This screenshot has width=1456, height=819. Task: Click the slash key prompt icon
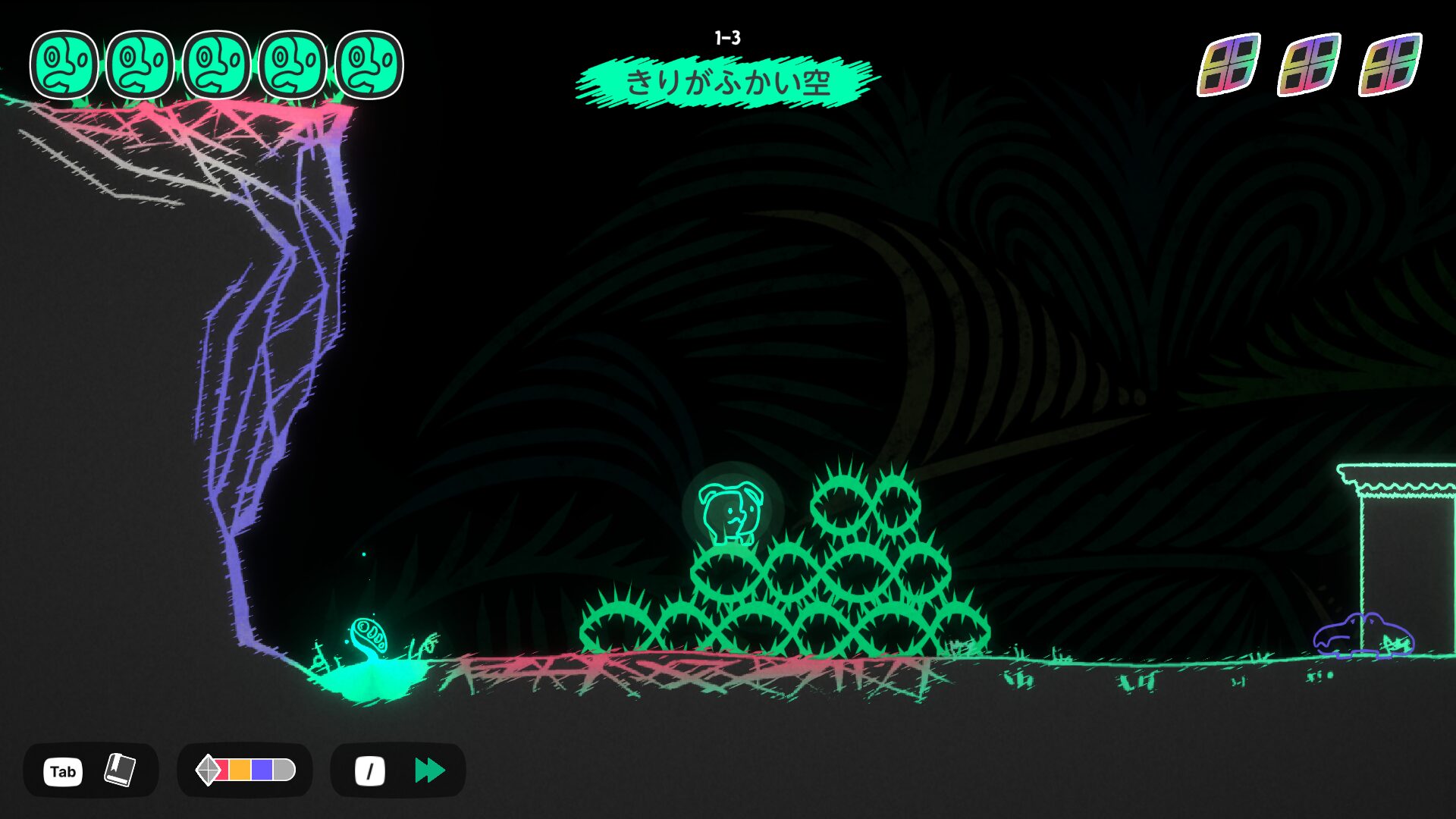[x=369, y=770]
